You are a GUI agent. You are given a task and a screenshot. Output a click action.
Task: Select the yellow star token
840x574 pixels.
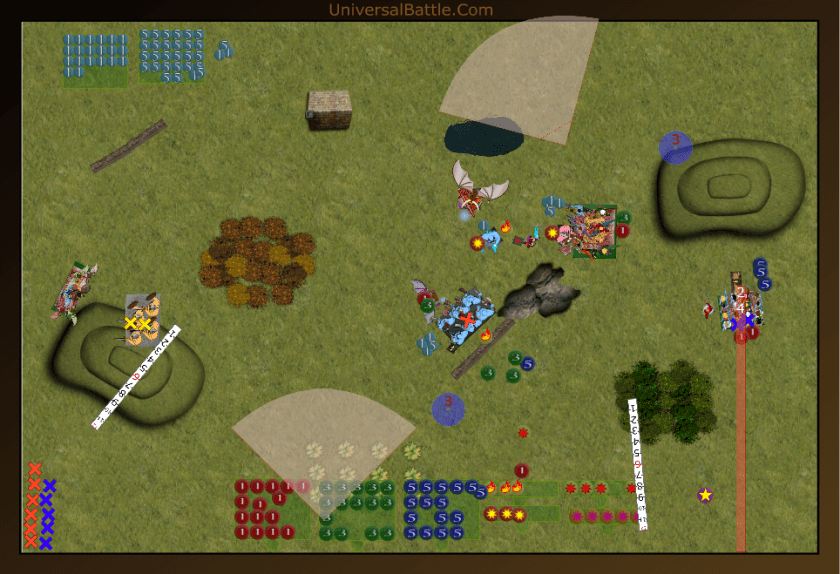(705, 494)
